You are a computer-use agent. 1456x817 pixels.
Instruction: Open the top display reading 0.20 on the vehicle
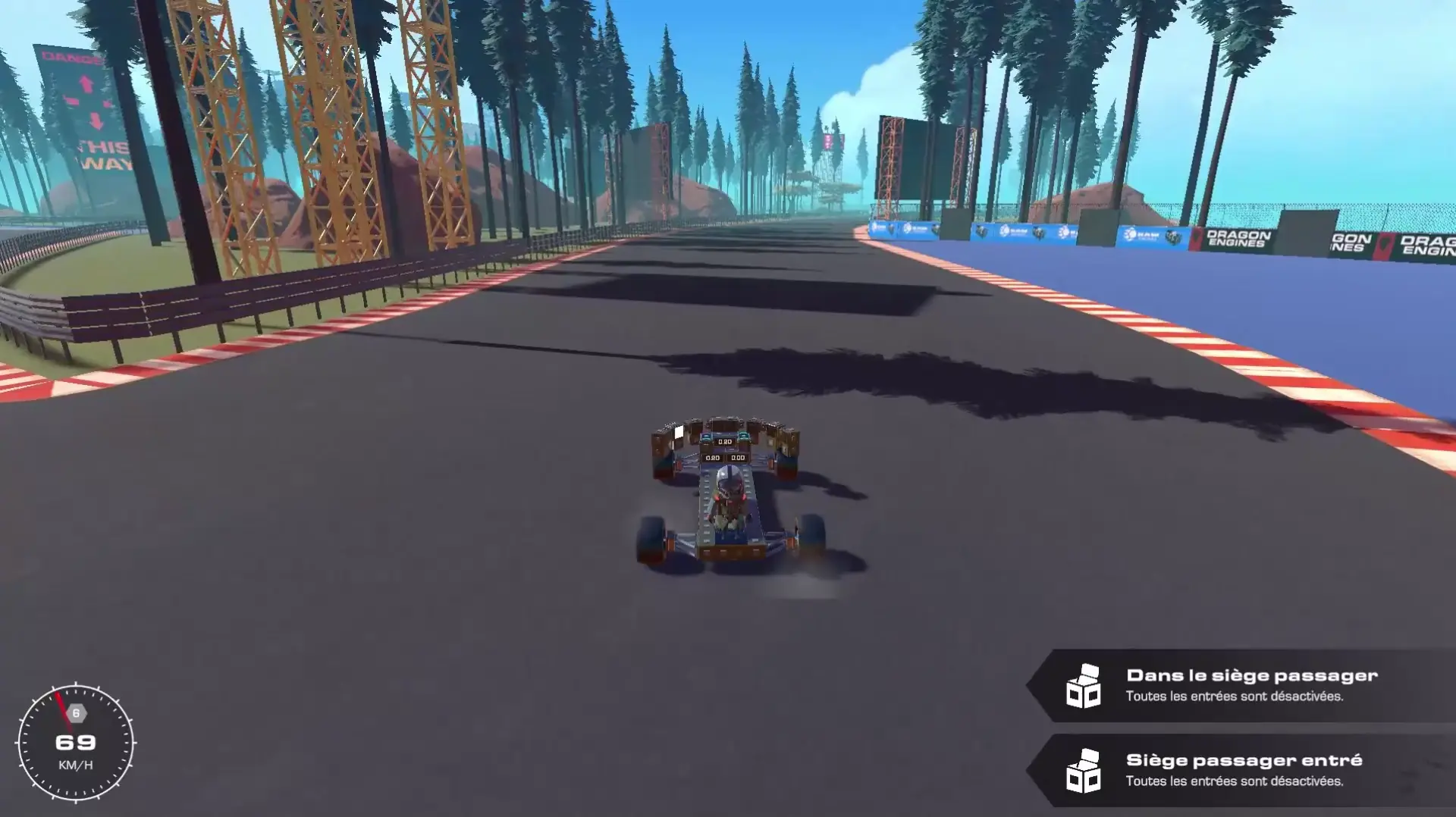724,442
